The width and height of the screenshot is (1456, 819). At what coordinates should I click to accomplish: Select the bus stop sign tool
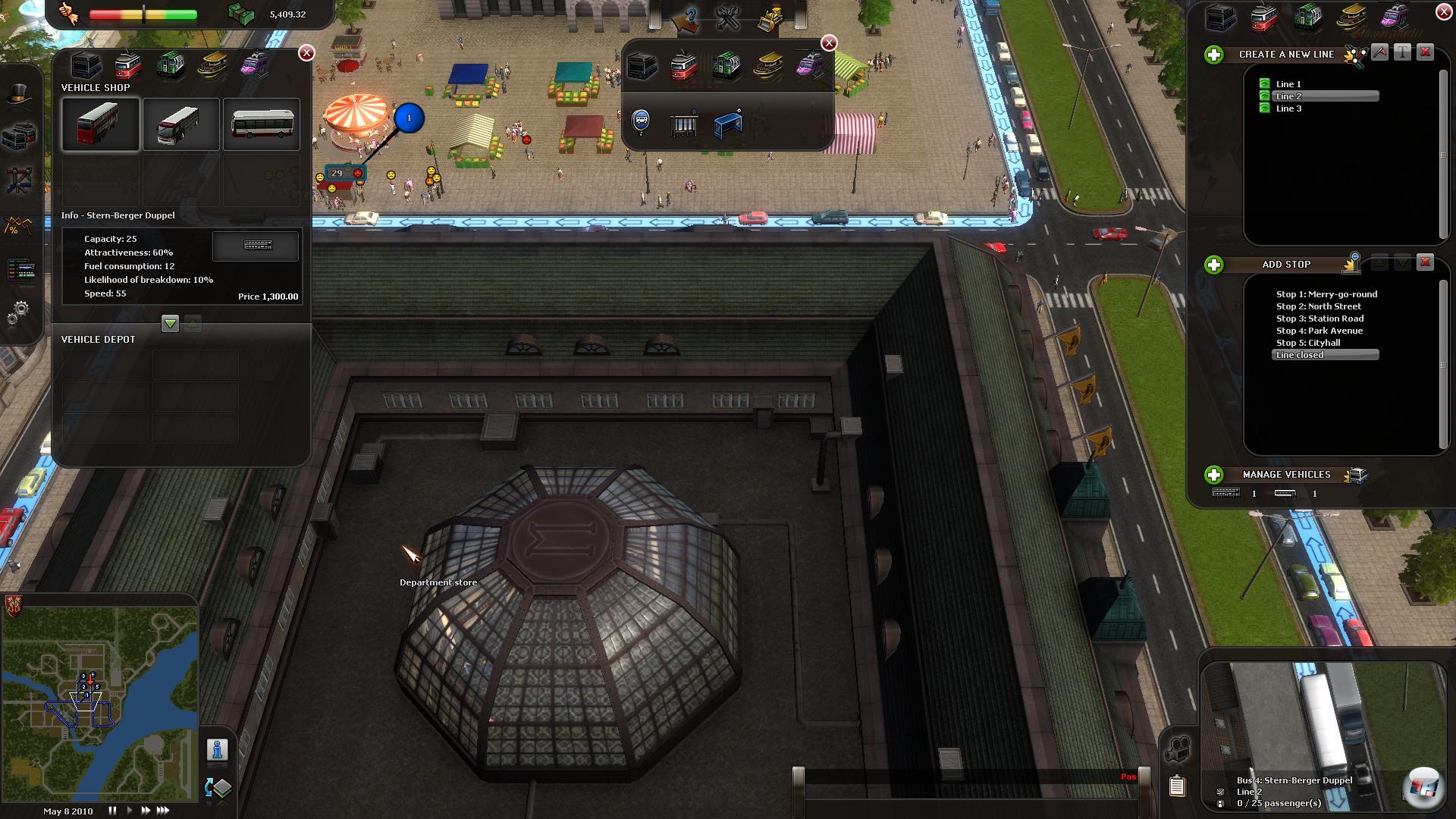click(x=641, y=121)
